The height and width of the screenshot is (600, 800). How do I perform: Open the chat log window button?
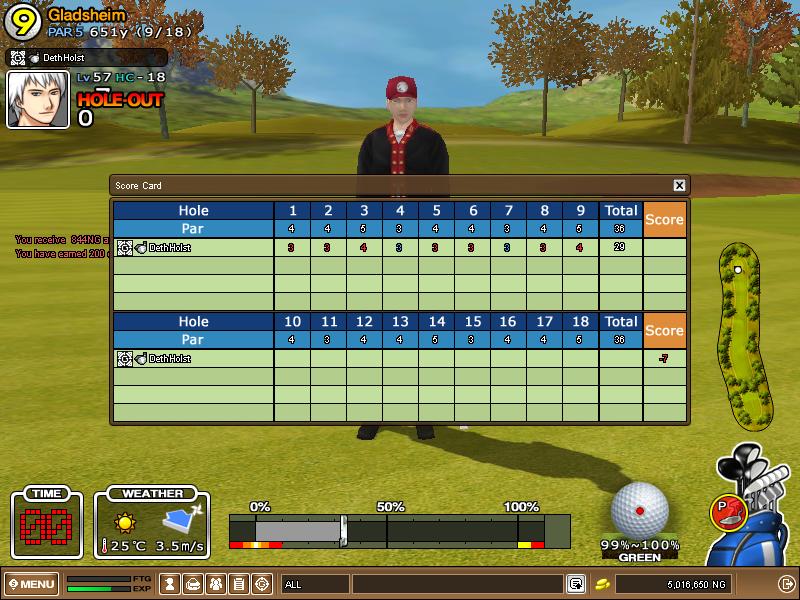coord(576,583)
